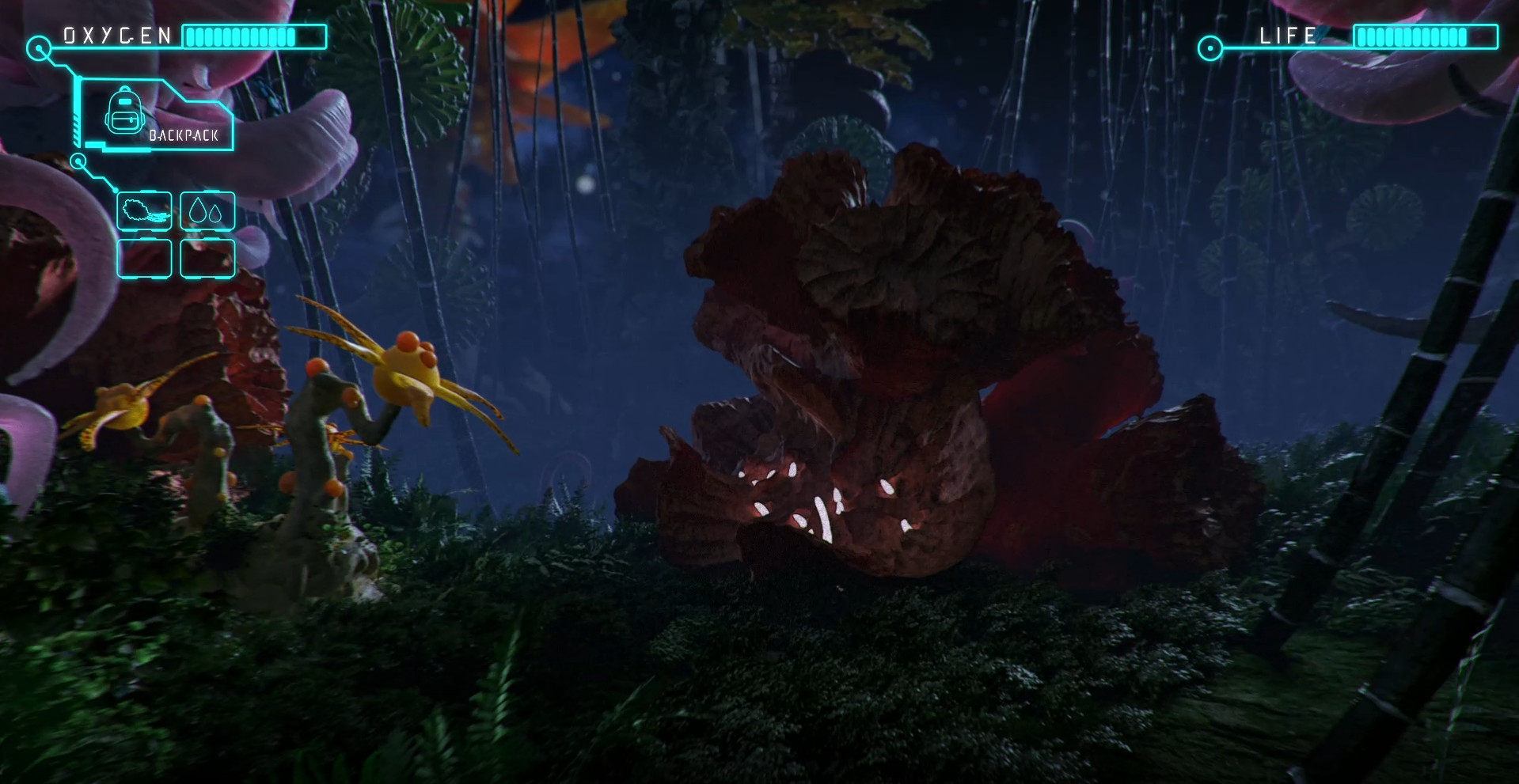
Task: Click the Oxygen meter bar
Action: point(253,36)
